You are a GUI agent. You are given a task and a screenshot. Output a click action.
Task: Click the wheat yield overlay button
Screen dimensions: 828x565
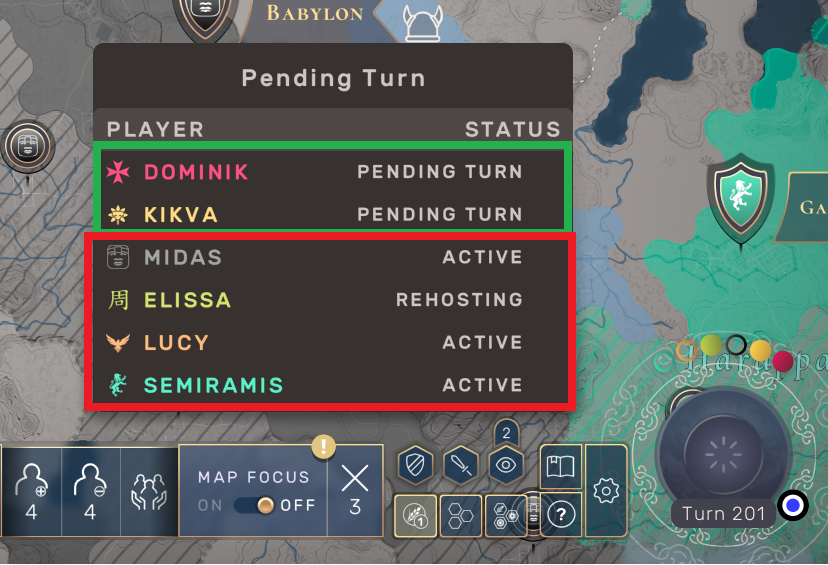[x=415, y=516]
